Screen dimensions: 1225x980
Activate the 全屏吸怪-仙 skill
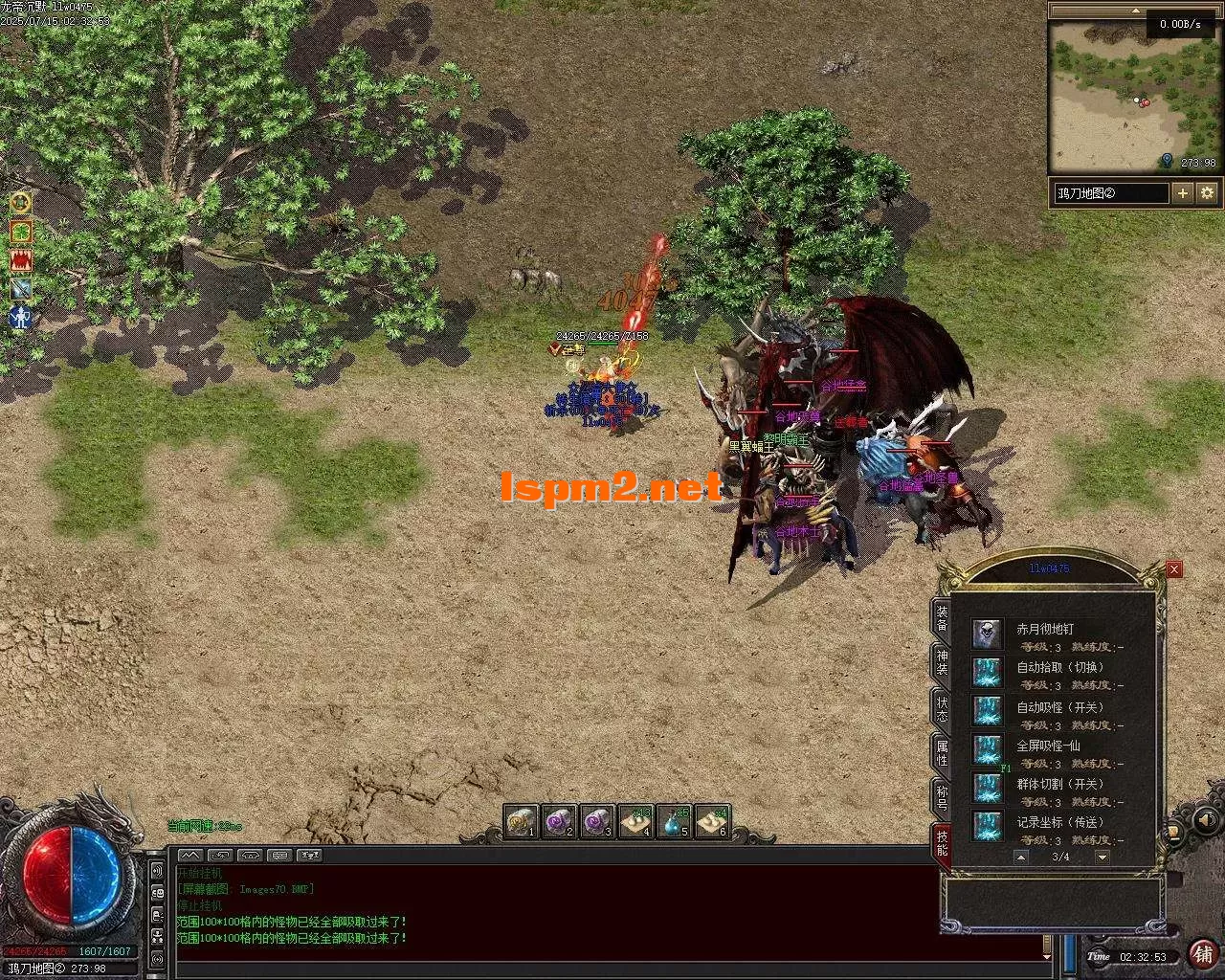click(987, 748)
